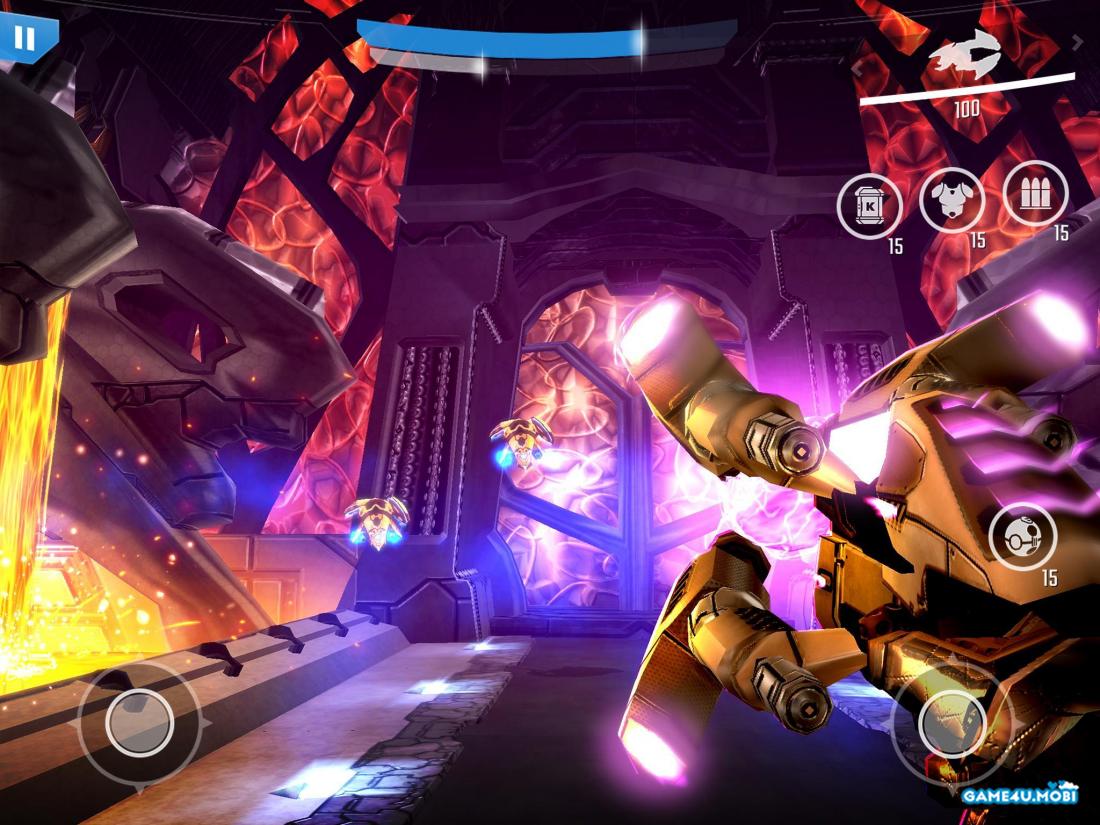Tap the right aim joystick
The image size is (1100, 825).
click(951, 721)
